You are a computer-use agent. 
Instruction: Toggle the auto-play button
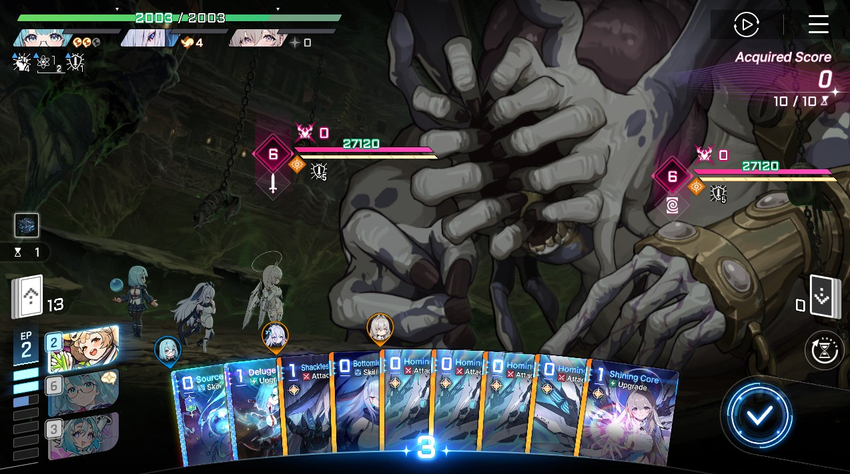(x=746, y=25)
